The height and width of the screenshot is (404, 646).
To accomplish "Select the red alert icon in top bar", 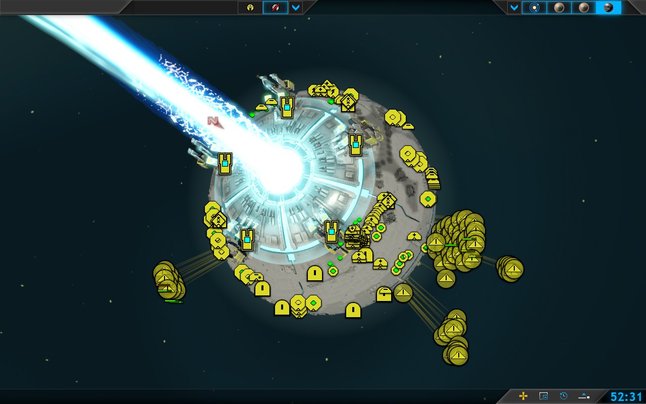I will [x=274, y=7].
